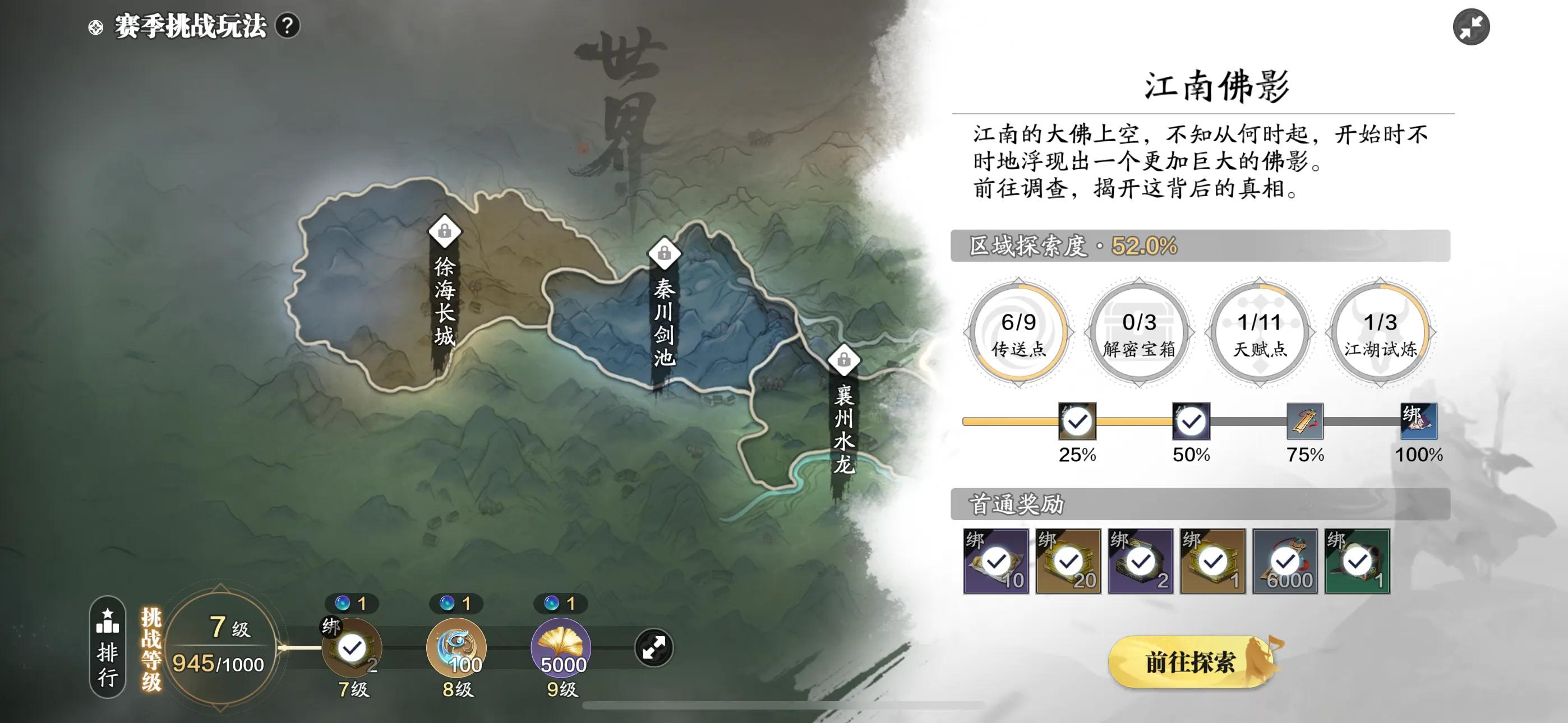Check the 江湖试炼 1/3 progress circle

click(x=1380, y=332)
